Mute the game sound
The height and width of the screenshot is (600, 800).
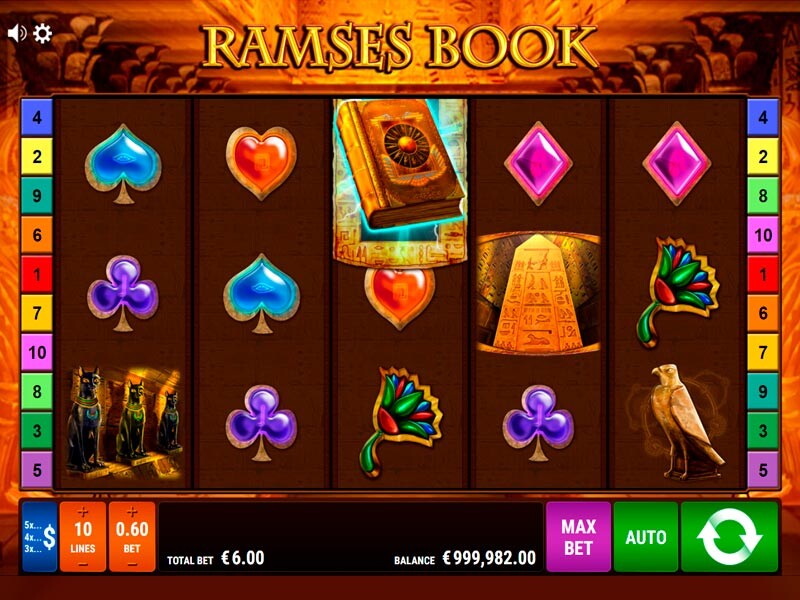point(16,33)
